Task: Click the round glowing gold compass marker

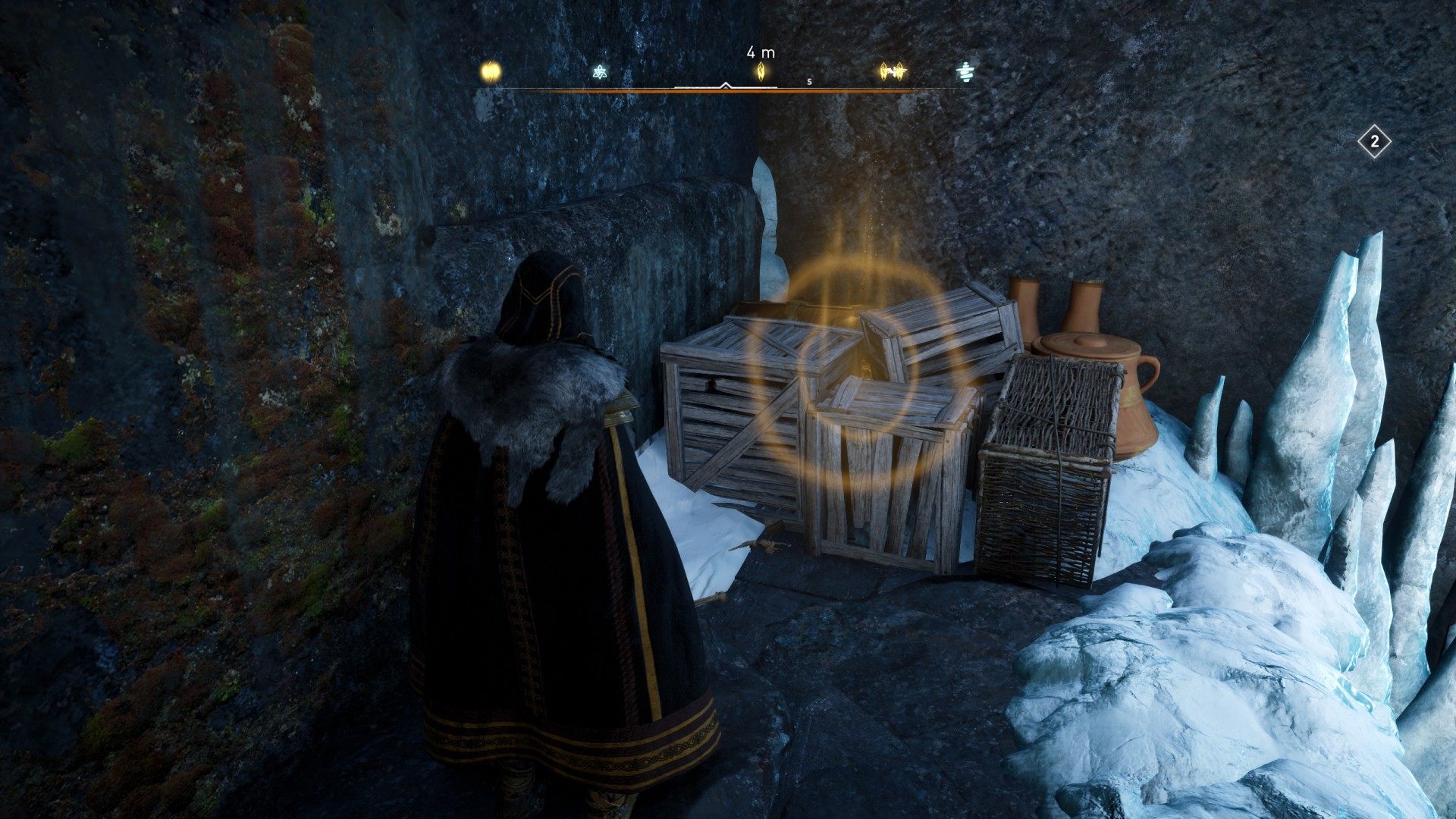Action: [x=491, y=72]
